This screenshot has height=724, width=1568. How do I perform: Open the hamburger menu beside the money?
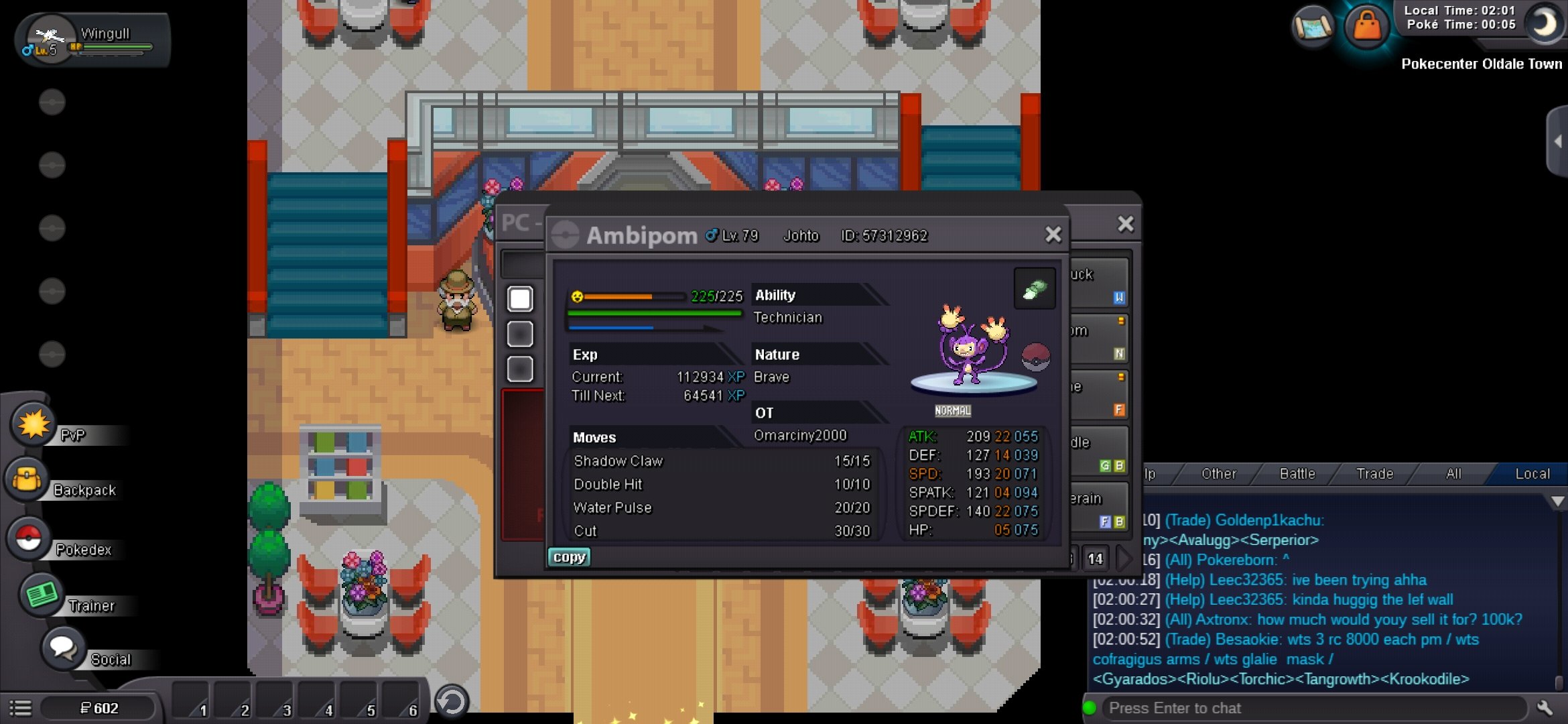click(20, 708)
